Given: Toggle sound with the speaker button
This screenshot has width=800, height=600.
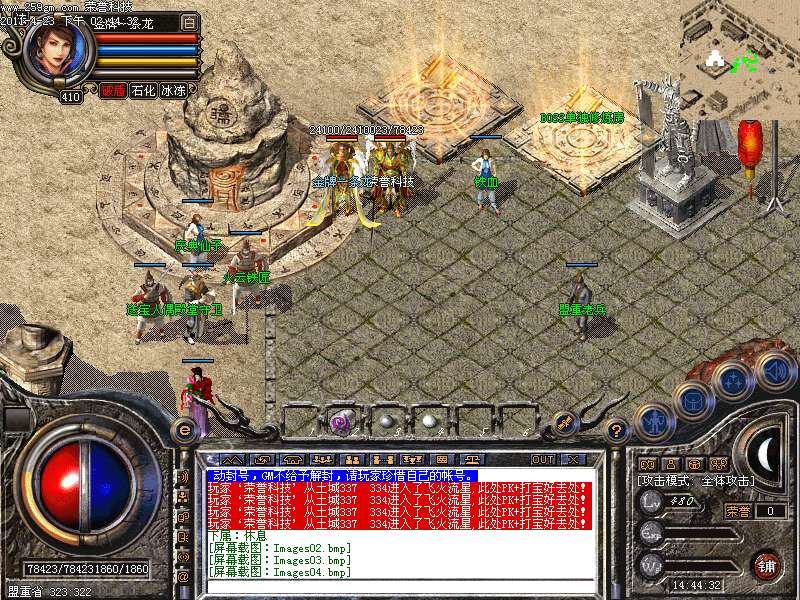Looking at the screenshot, I should click(x=774, y=370).
